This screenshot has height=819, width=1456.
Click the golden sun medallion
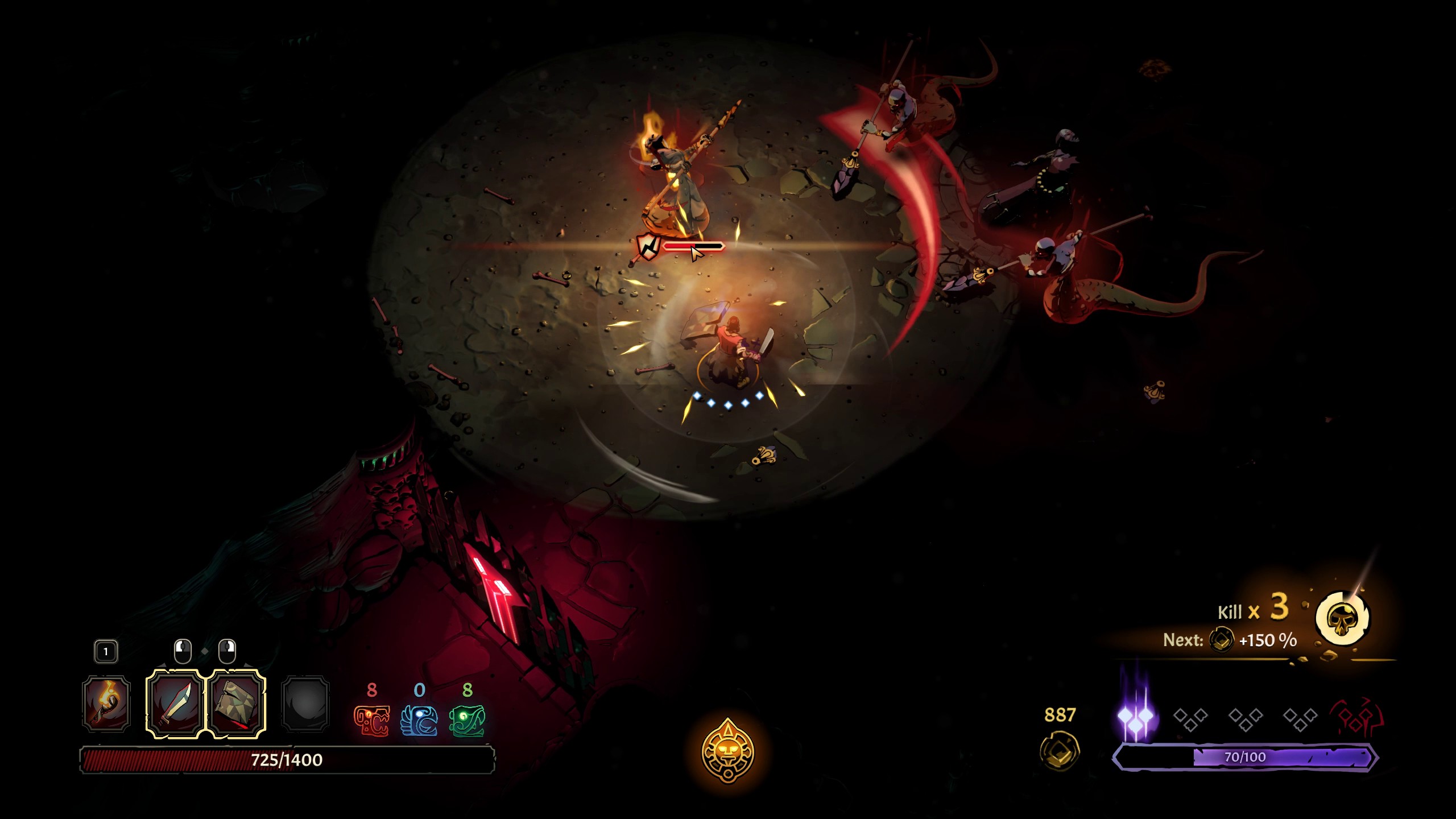pos(728,751)
